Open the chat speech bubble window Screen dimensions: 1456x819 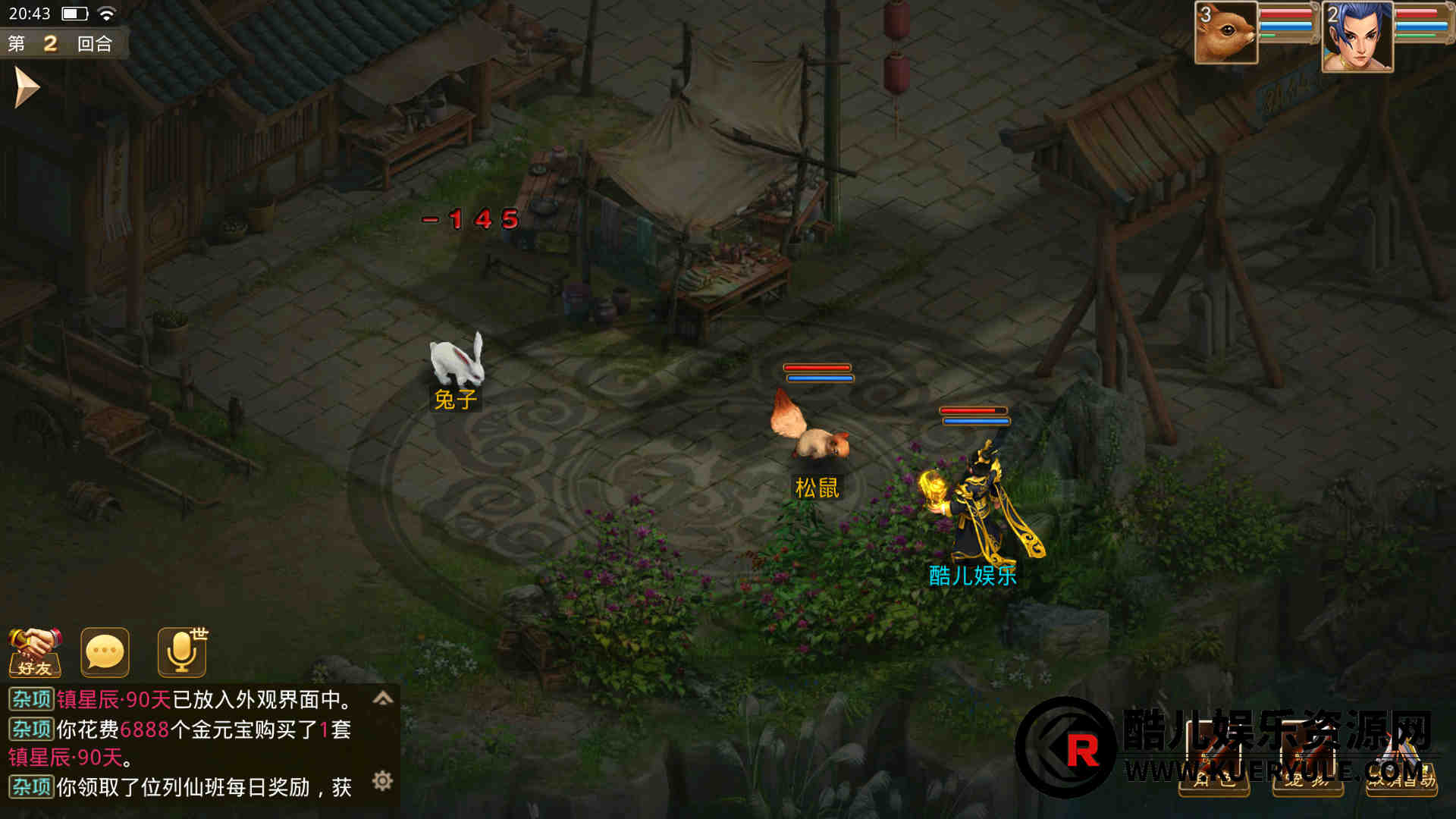105,651
